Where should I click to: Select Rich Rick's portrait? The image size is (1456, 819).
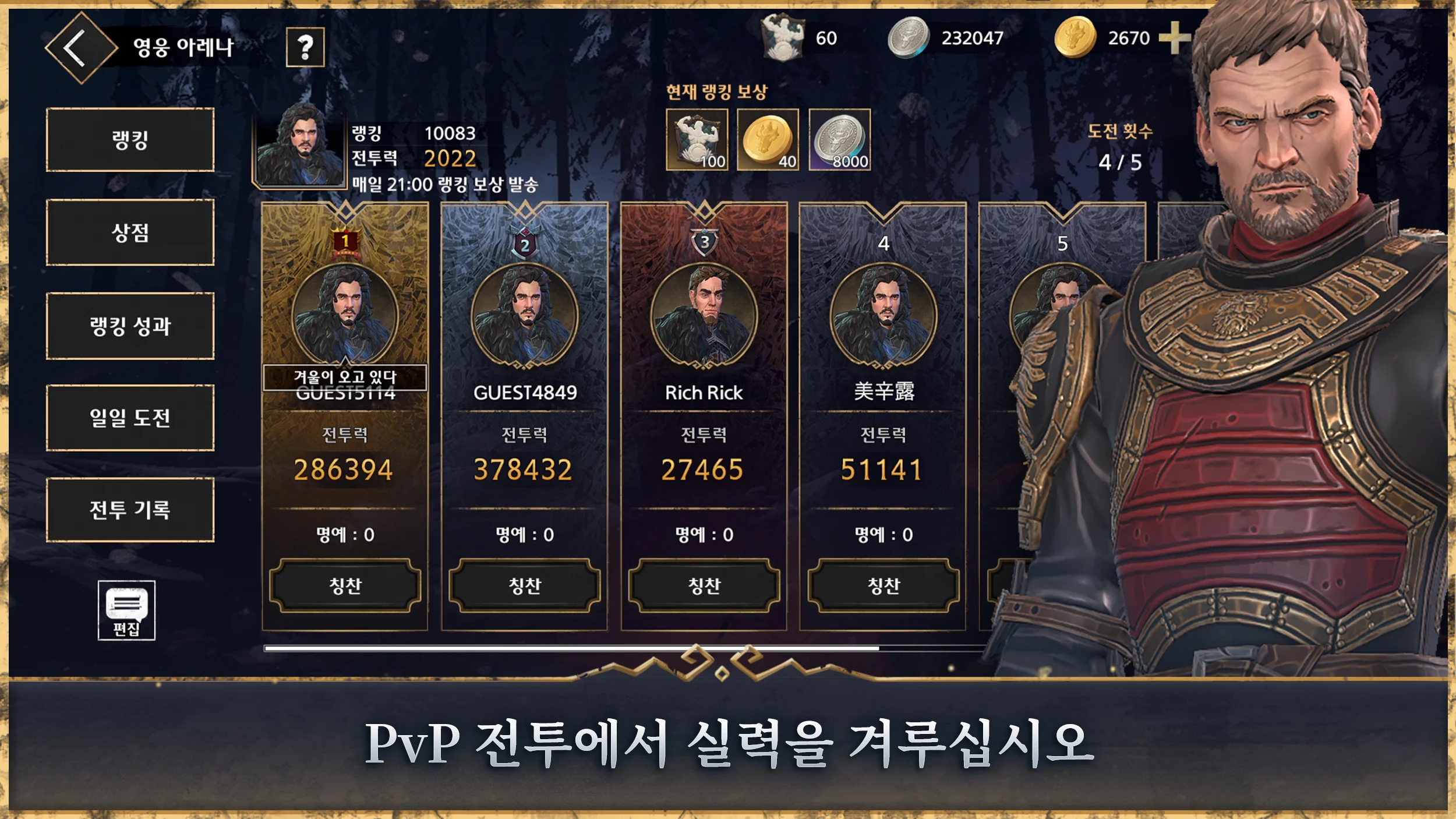click(704, 316)
